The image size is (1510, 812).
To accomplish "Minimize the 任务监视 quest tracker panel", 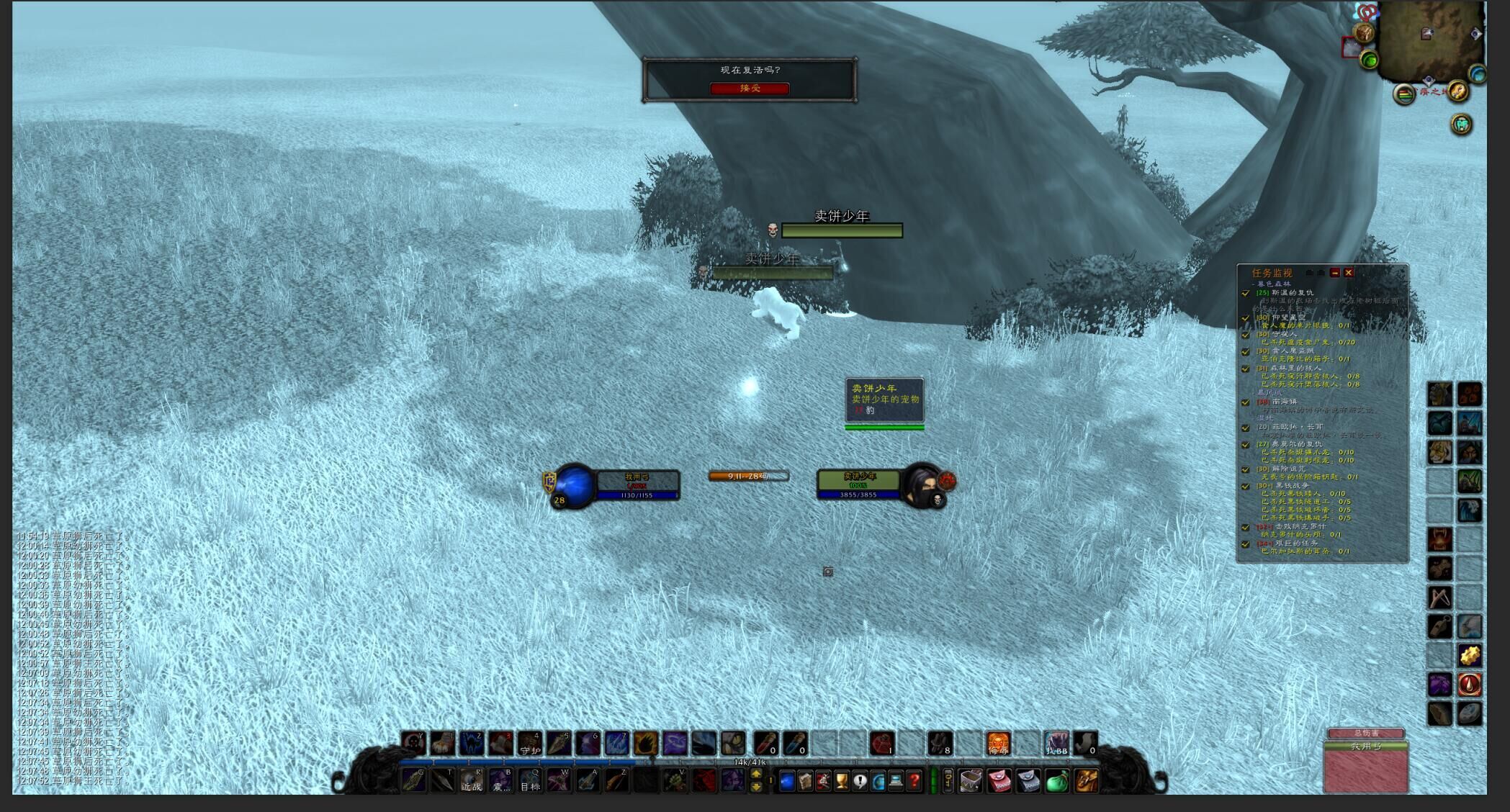I will (1335, 273).
